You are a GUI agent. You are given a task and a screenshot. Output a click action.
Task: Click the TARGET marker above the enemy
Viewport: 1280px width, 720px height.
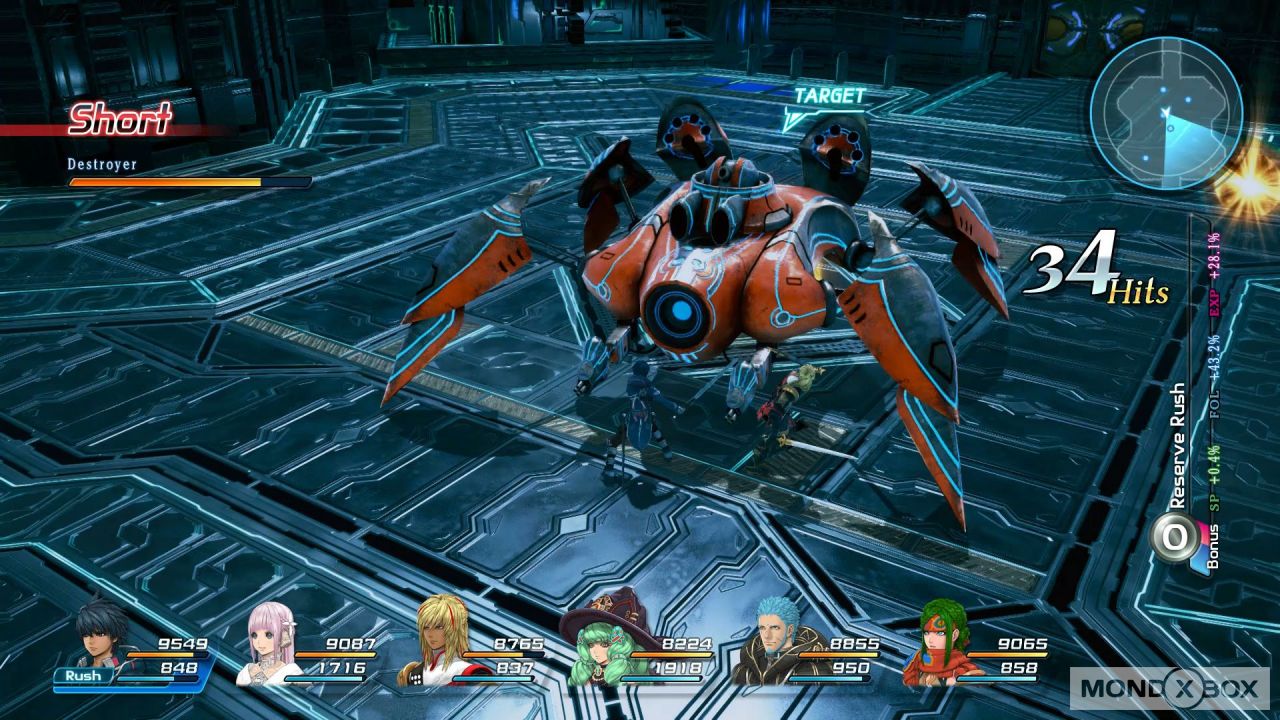828,97
